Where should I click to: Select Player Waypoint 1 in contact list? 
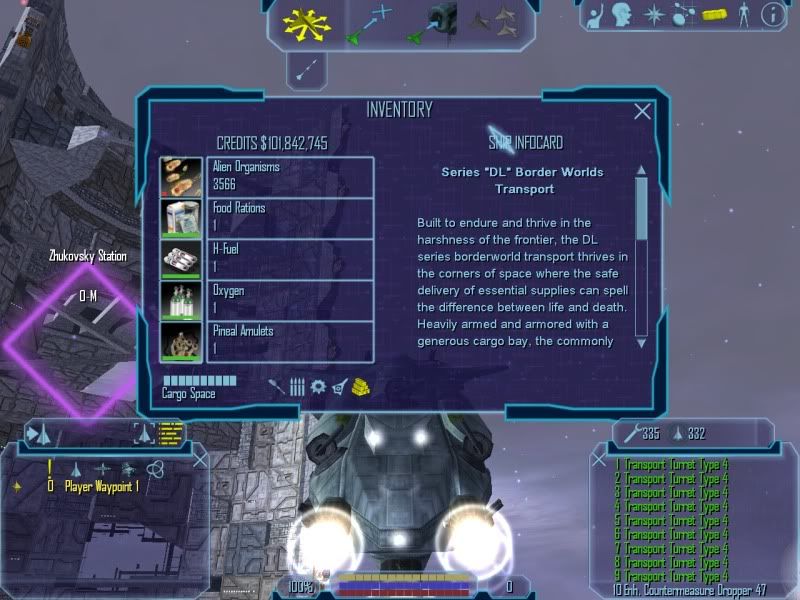[x=101, y=486]
